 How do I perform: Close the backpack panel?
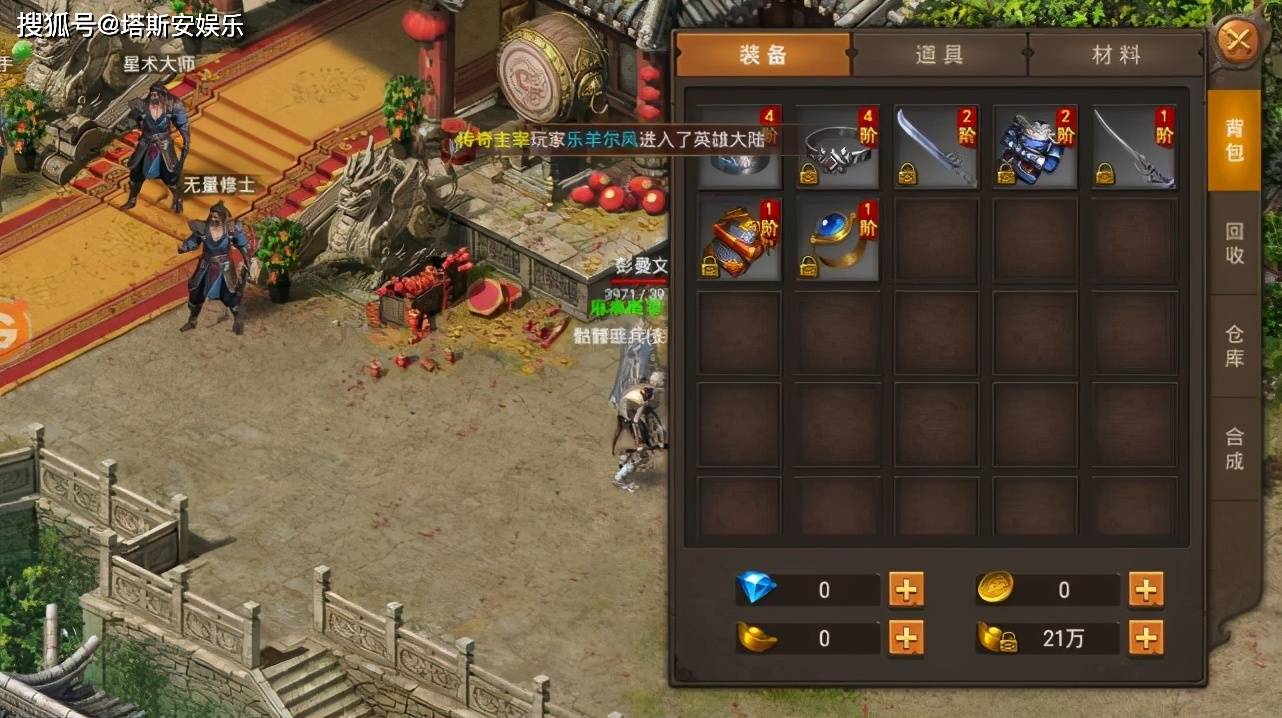pyautogui.click(x=1238, y=41)
